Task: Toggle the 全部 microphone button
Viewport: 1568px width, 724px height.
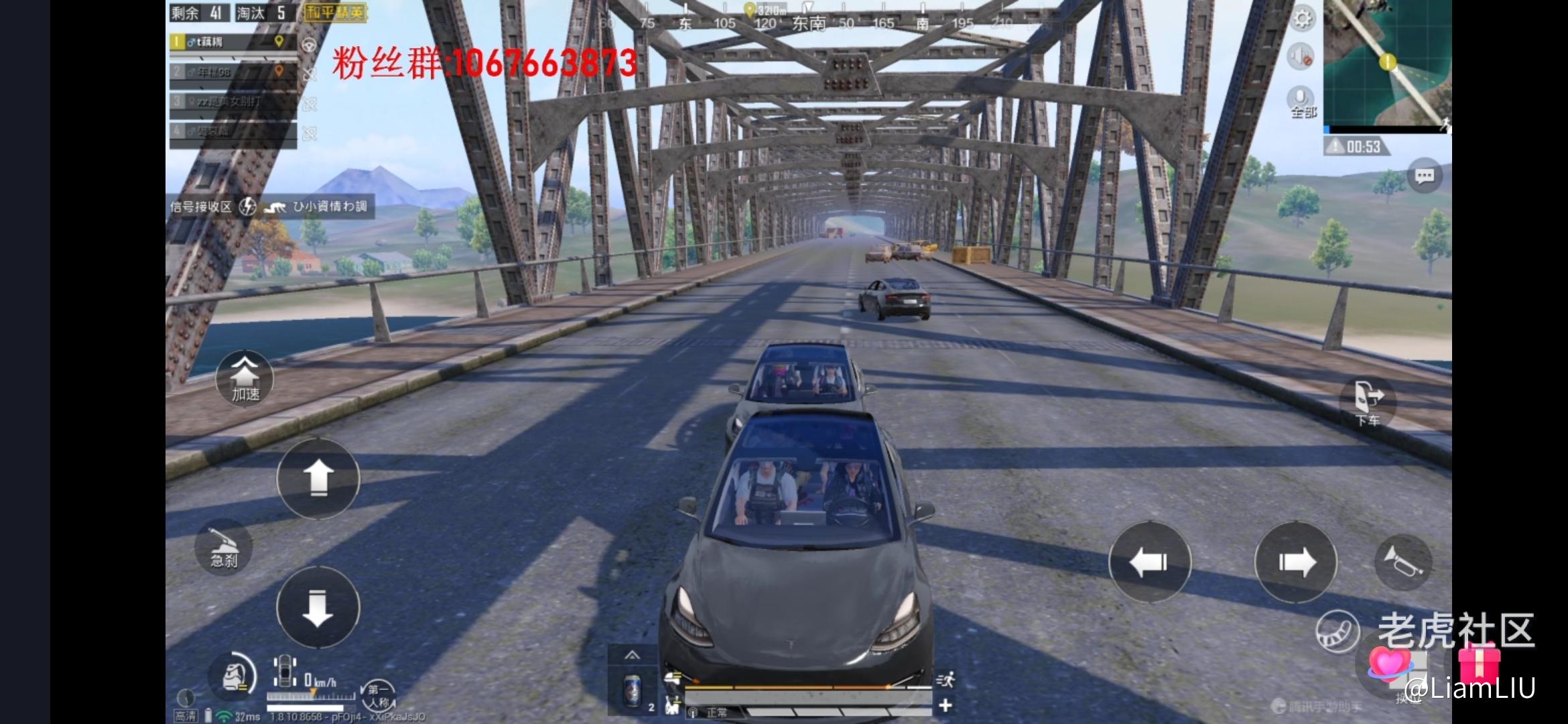Action: click(x=1301, y=102)
